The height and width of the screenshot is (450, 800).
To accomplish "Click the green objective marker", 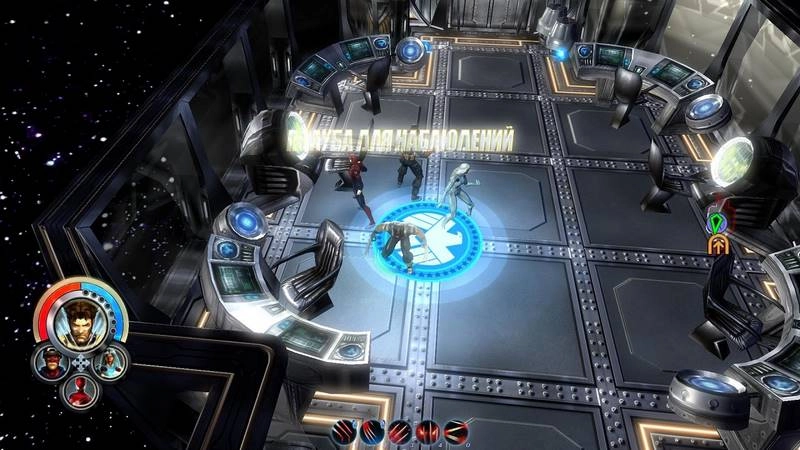I will tap(716, 218).
